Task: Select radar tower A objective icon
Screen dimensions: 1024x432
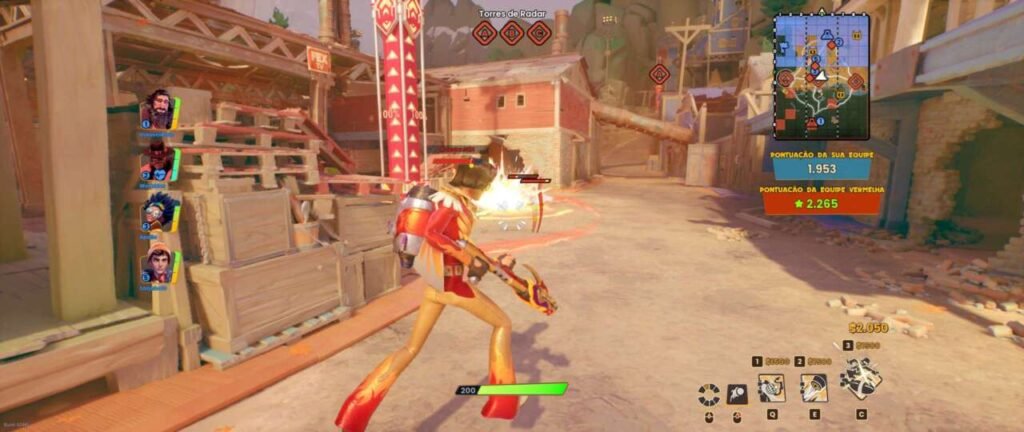Action: click(485, 34)
